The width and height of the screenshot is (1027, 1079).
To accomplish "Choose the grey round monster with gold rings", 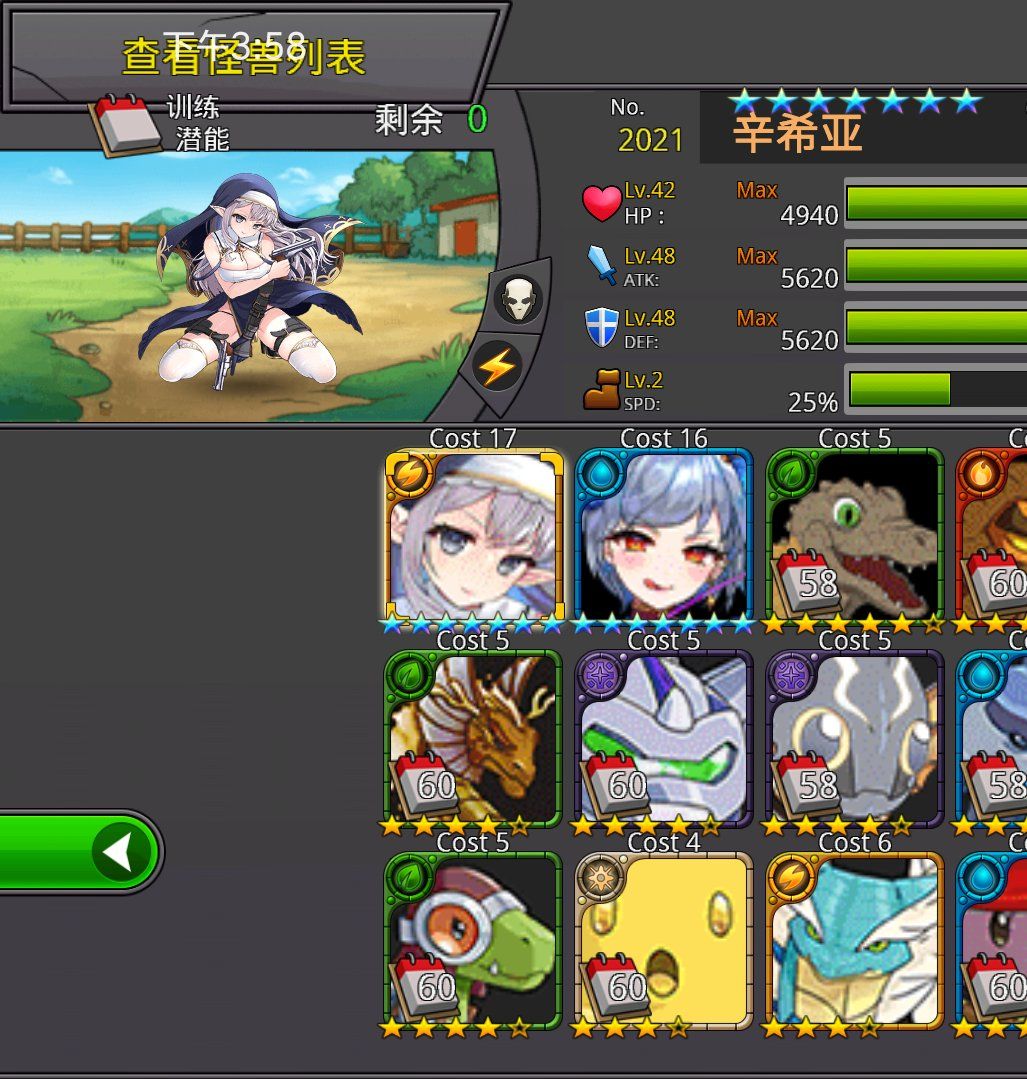I will pyautogui.click(x=855, y=739).
